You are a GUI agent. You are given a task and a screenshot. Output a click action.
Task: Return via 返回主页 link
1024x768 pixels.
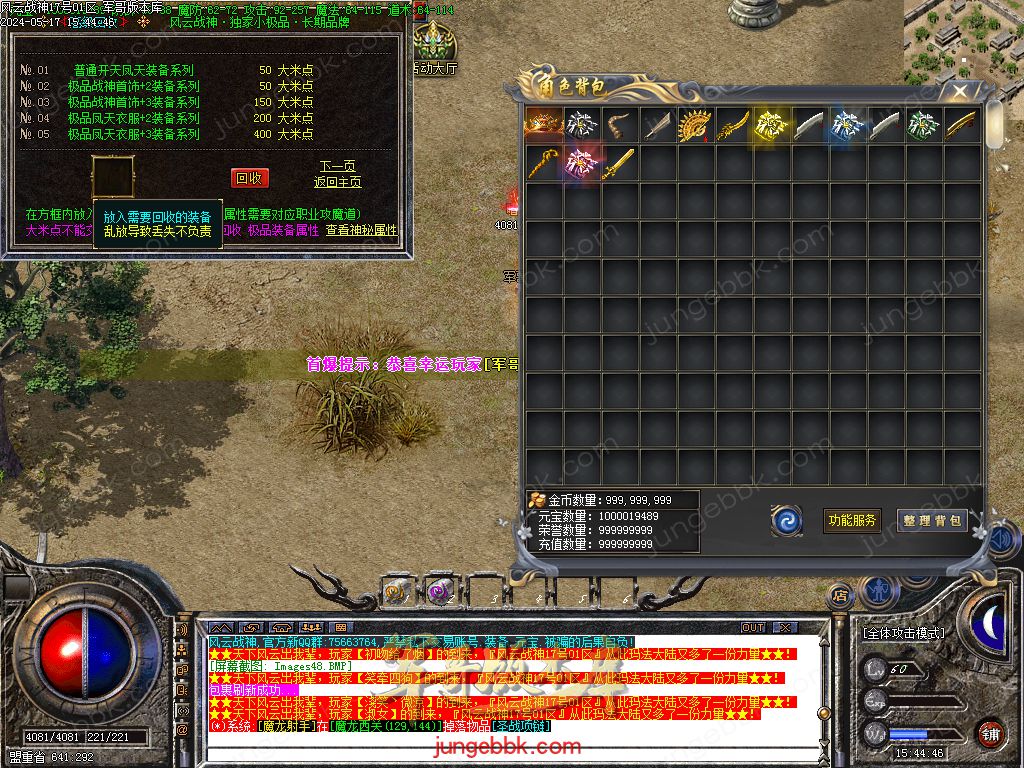click(x=337, y=182)
